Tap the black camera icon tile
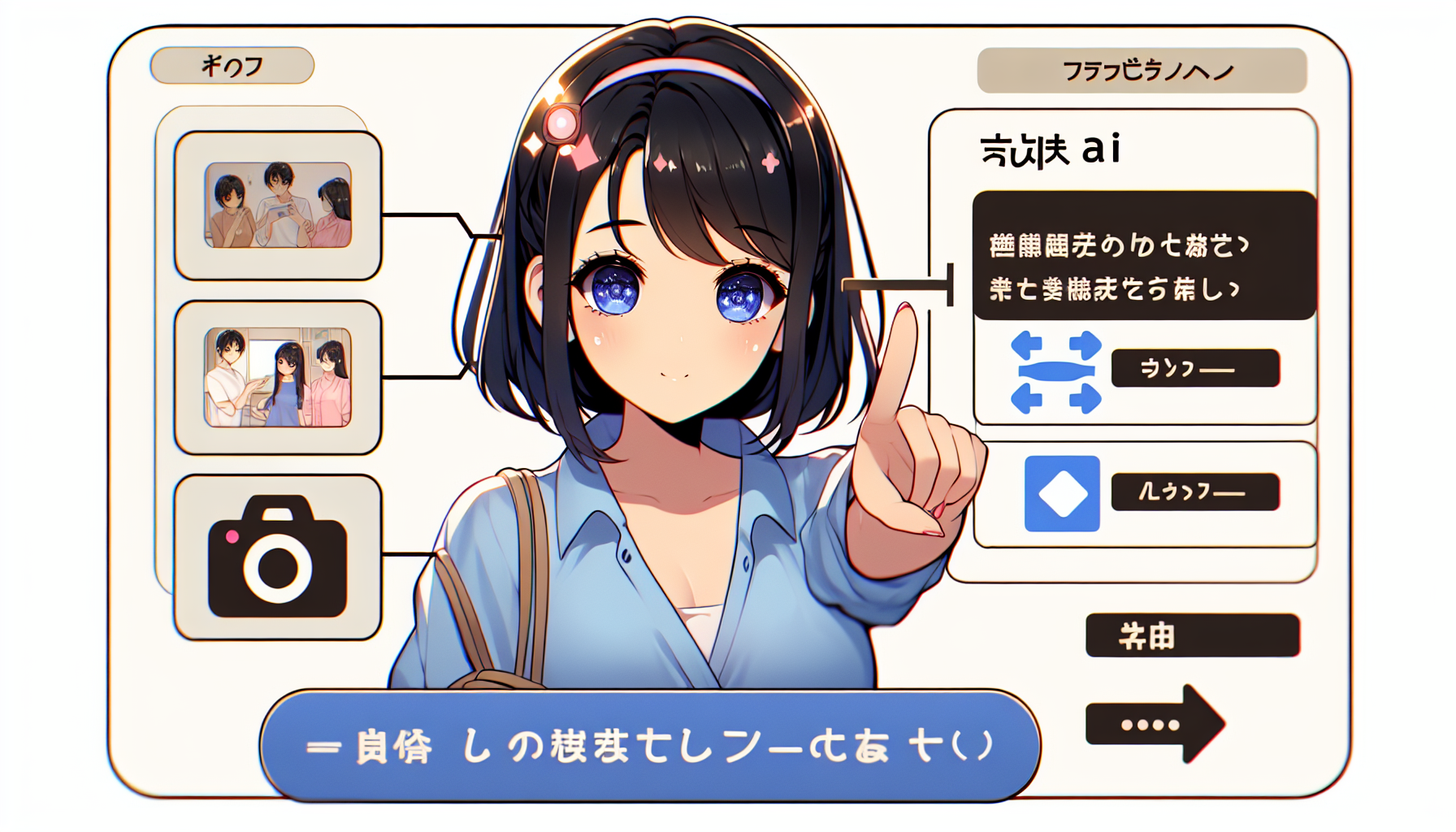 278,557
